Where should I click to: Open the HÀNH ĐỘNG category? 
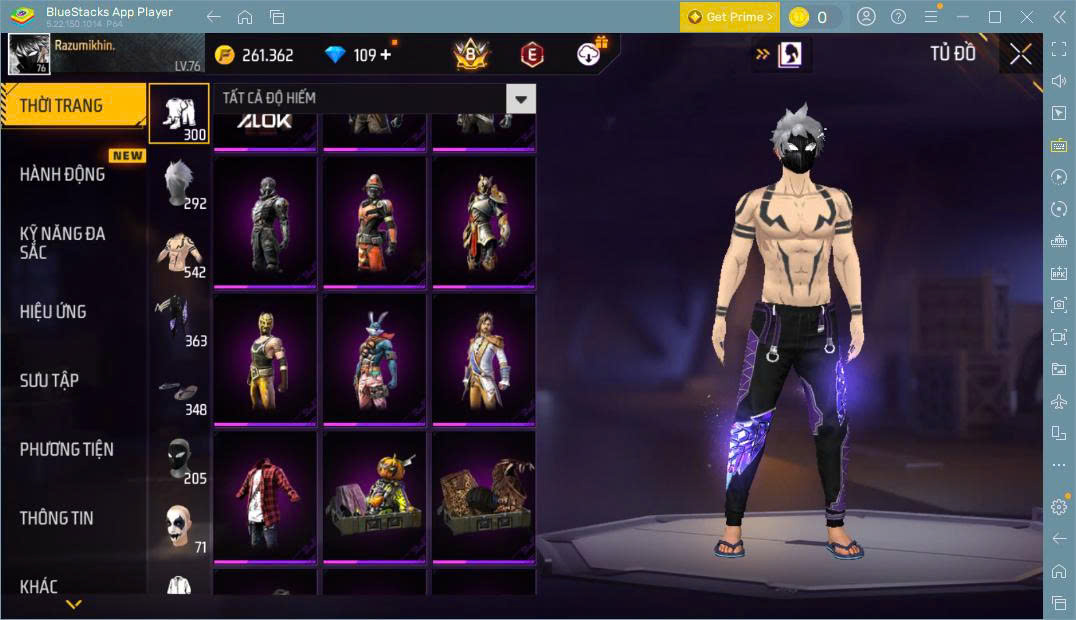click(62, 174)
